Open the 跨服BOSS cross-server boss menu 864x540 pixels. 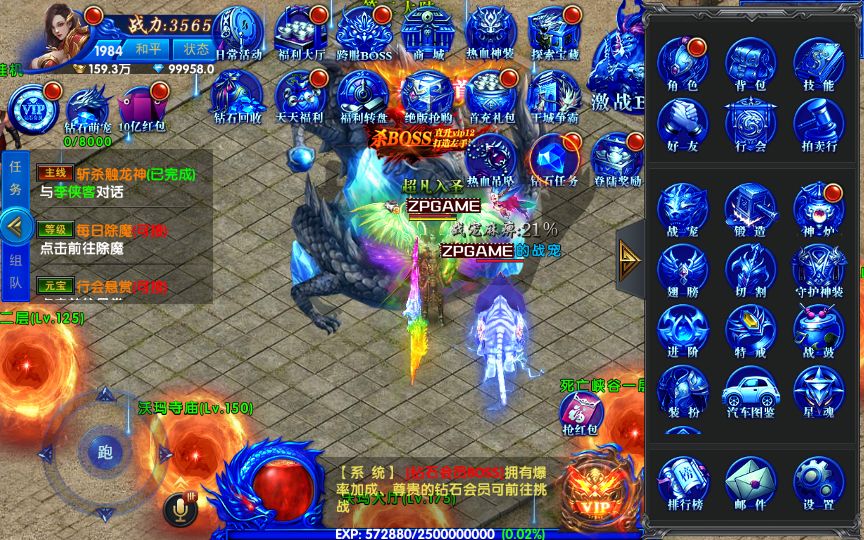pyautogui.click(x=362, y=36)
